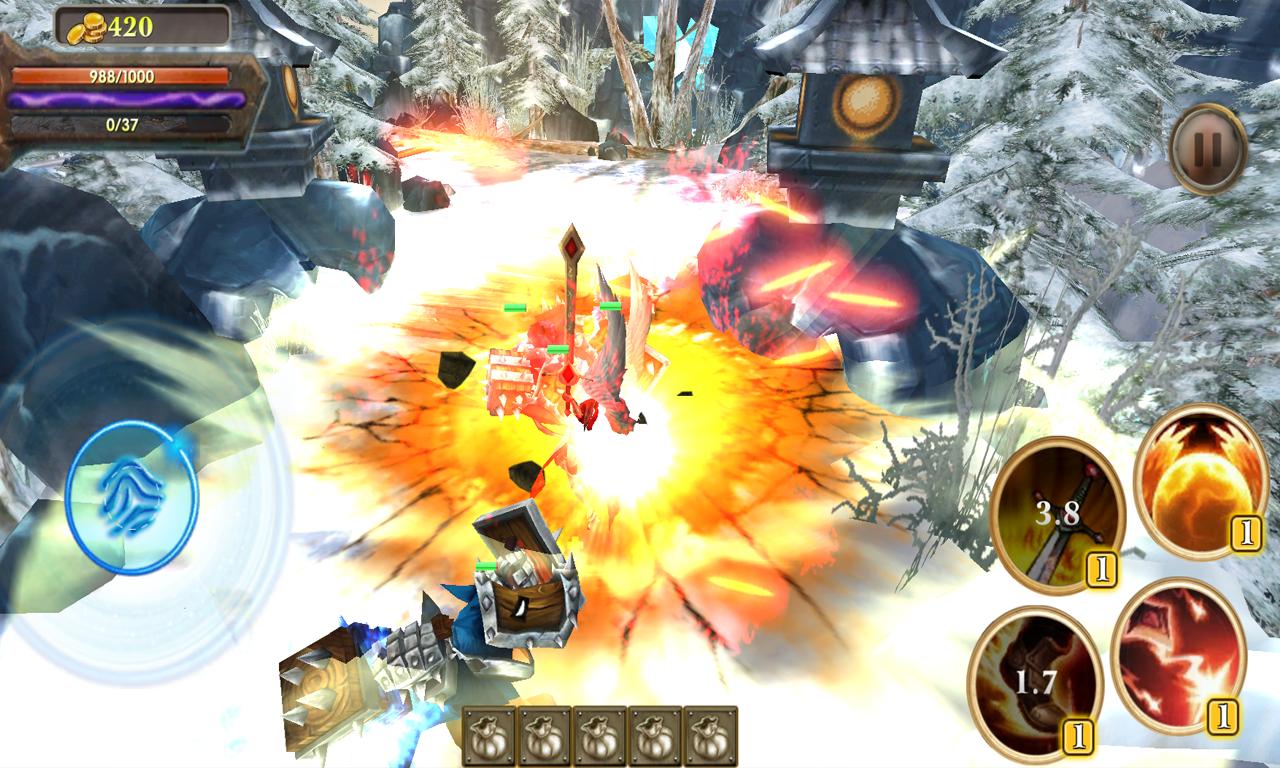Trigger the red slash skill icon
This screenshot has height=768, width=1280.
pyautogui.click(x=1177, y=653)
